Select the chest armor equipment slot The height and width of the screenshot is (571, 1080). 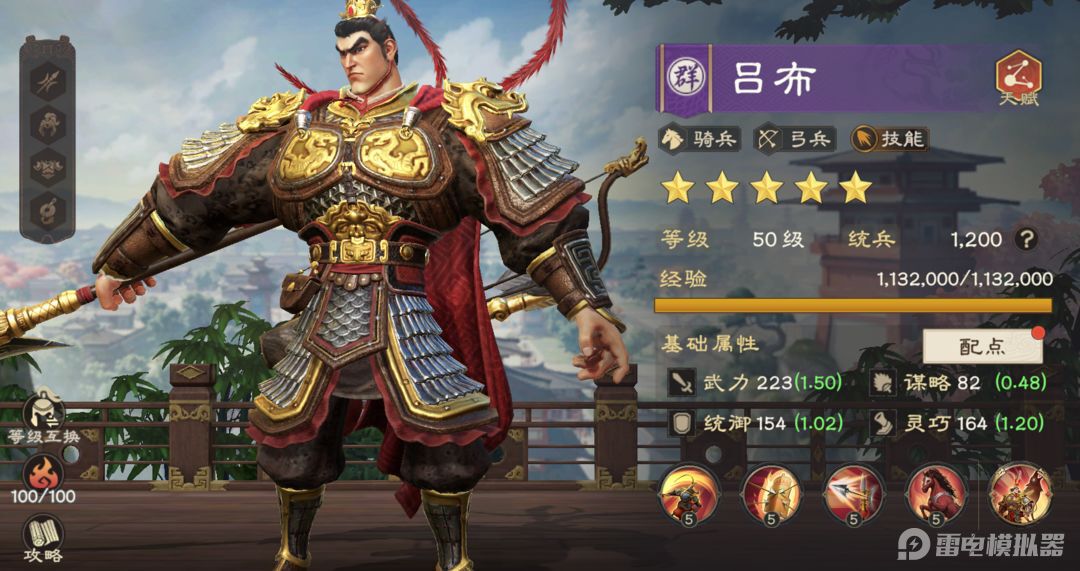pos(46,167)
